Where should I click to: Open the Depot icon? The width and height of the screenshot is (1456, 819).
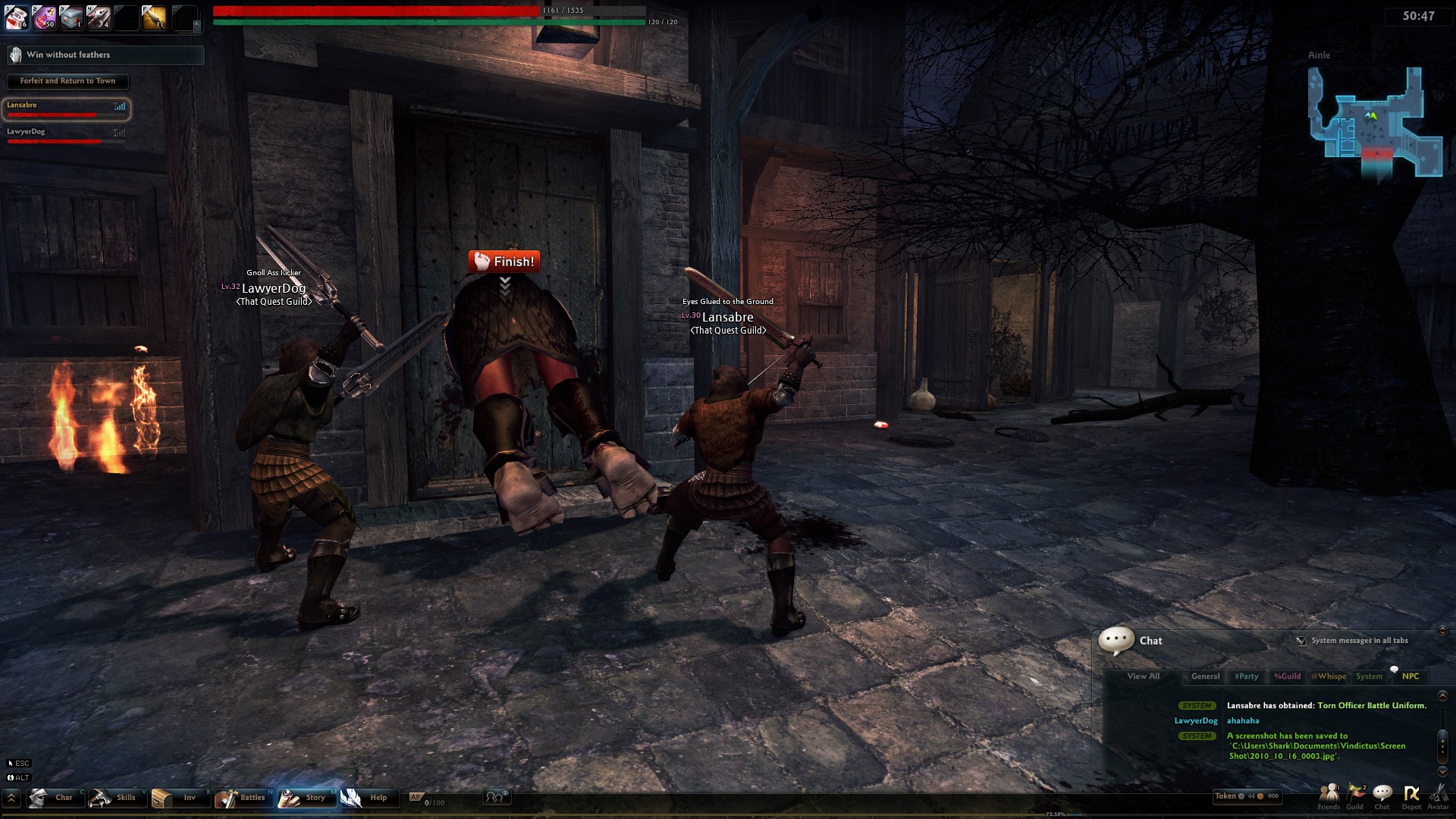[1411, 795]
